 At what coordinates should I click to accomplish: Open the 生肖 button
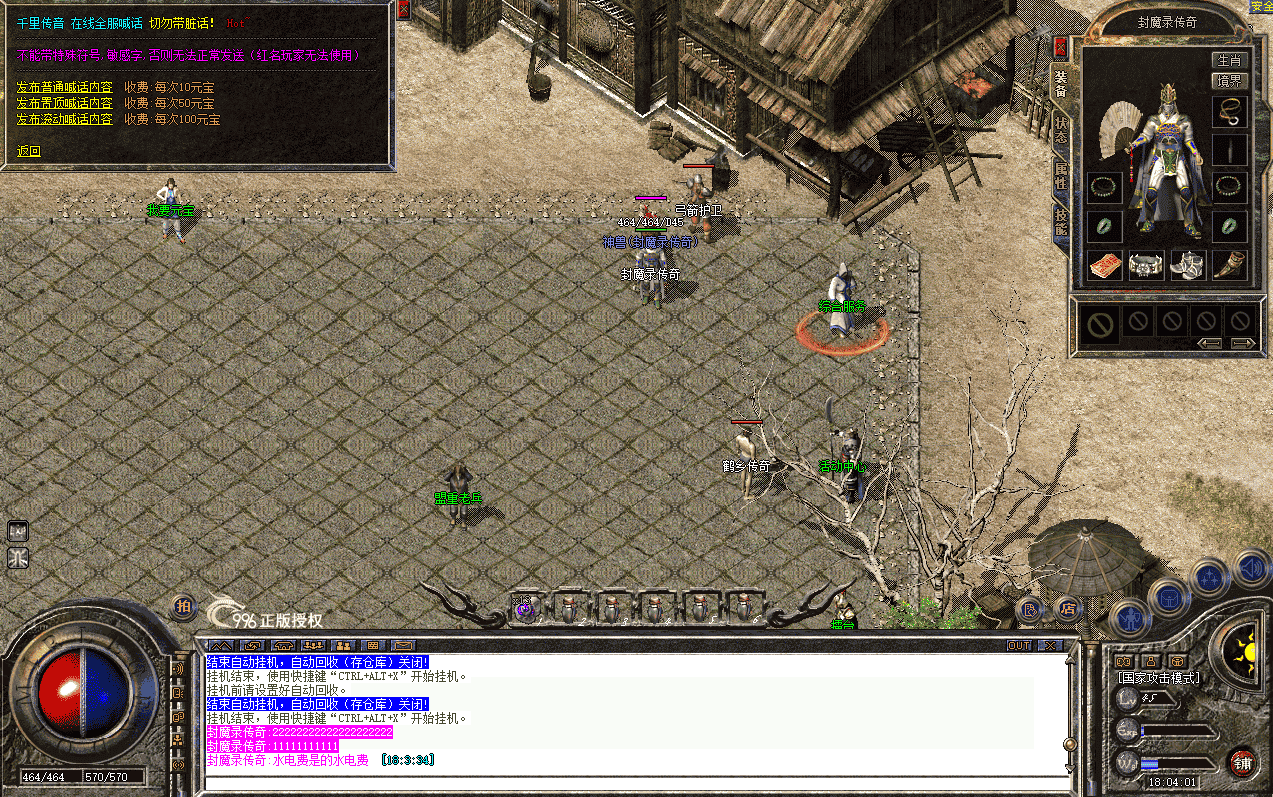[1228, 61]
